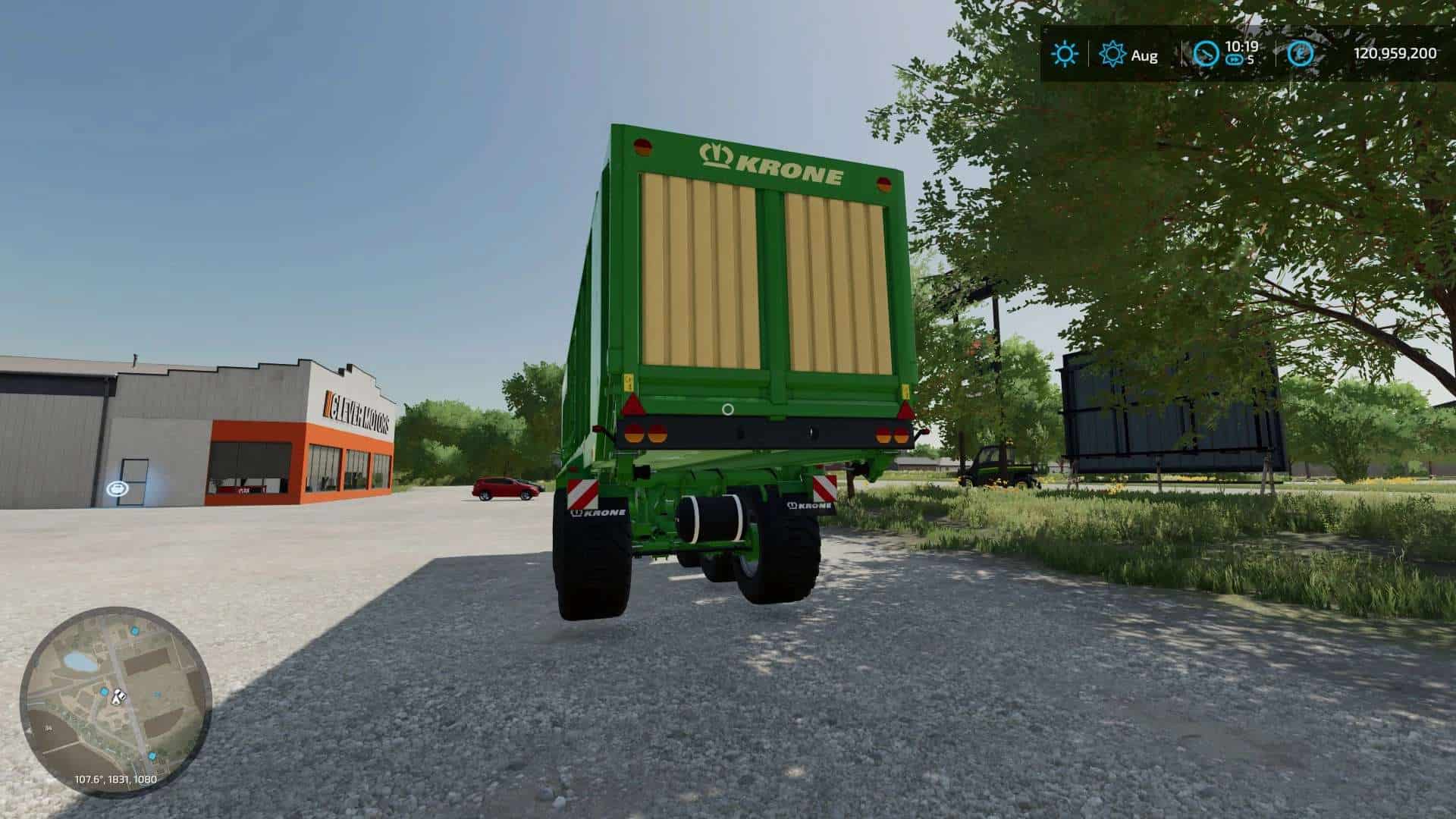Viewport: 1456px width, 819px height.
Task: Click the white player marker on the minimap
Action: (118, 696)
